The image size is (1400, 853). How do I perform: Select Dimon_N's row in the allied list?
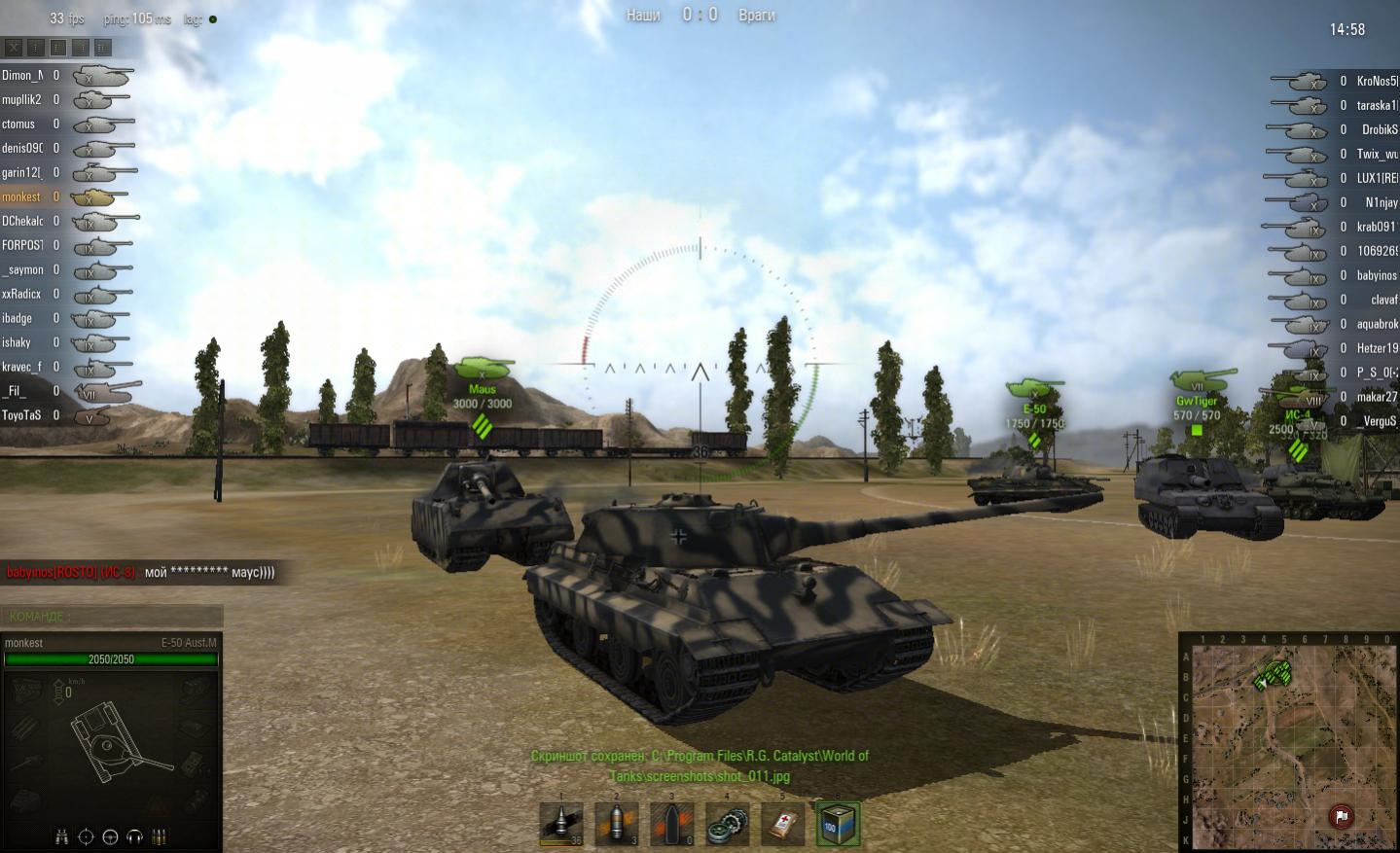point(21,75)
